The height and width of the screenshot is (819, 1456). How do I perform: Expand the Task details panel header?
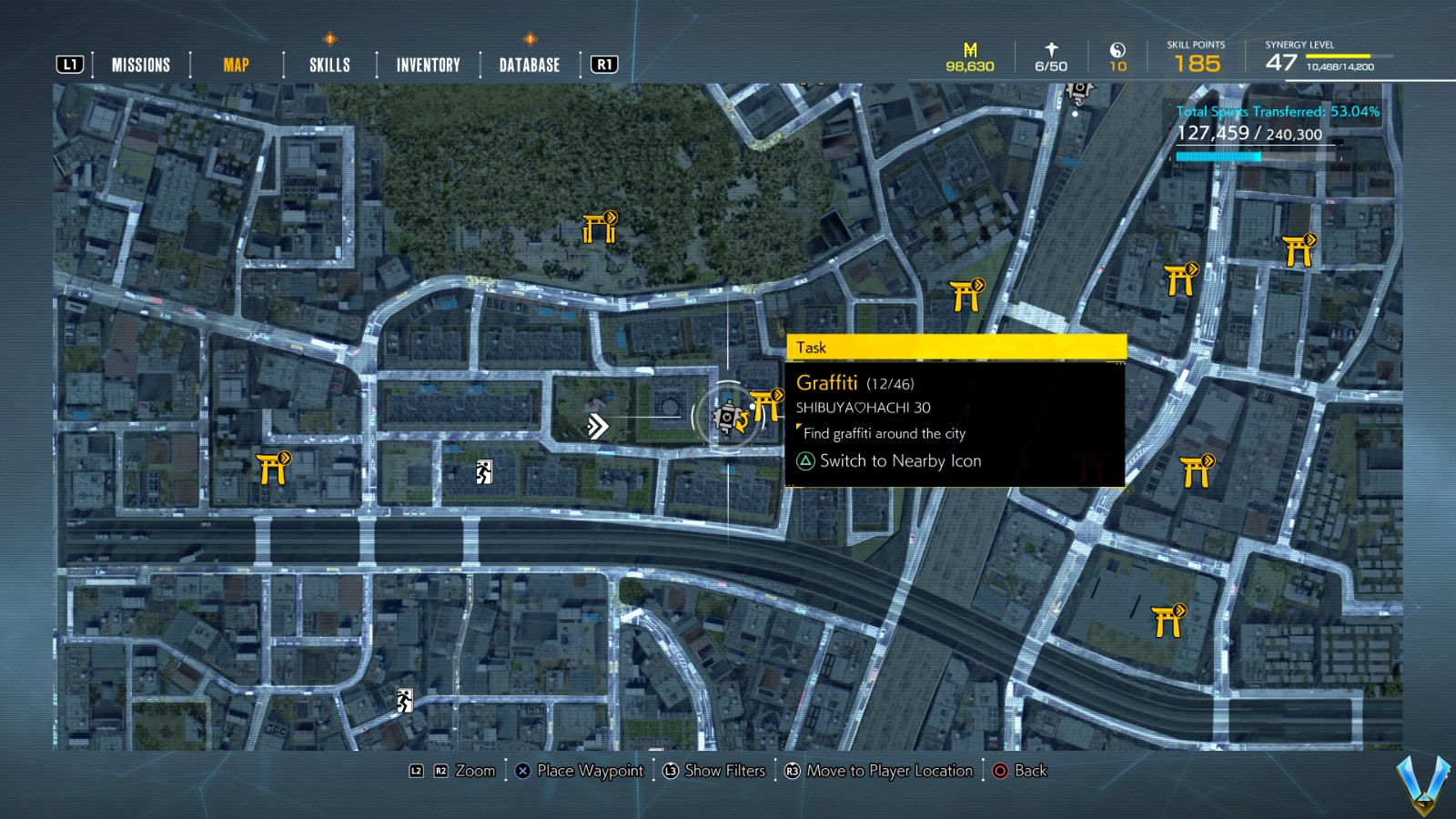pyautogui.click(x=955, y=348)
